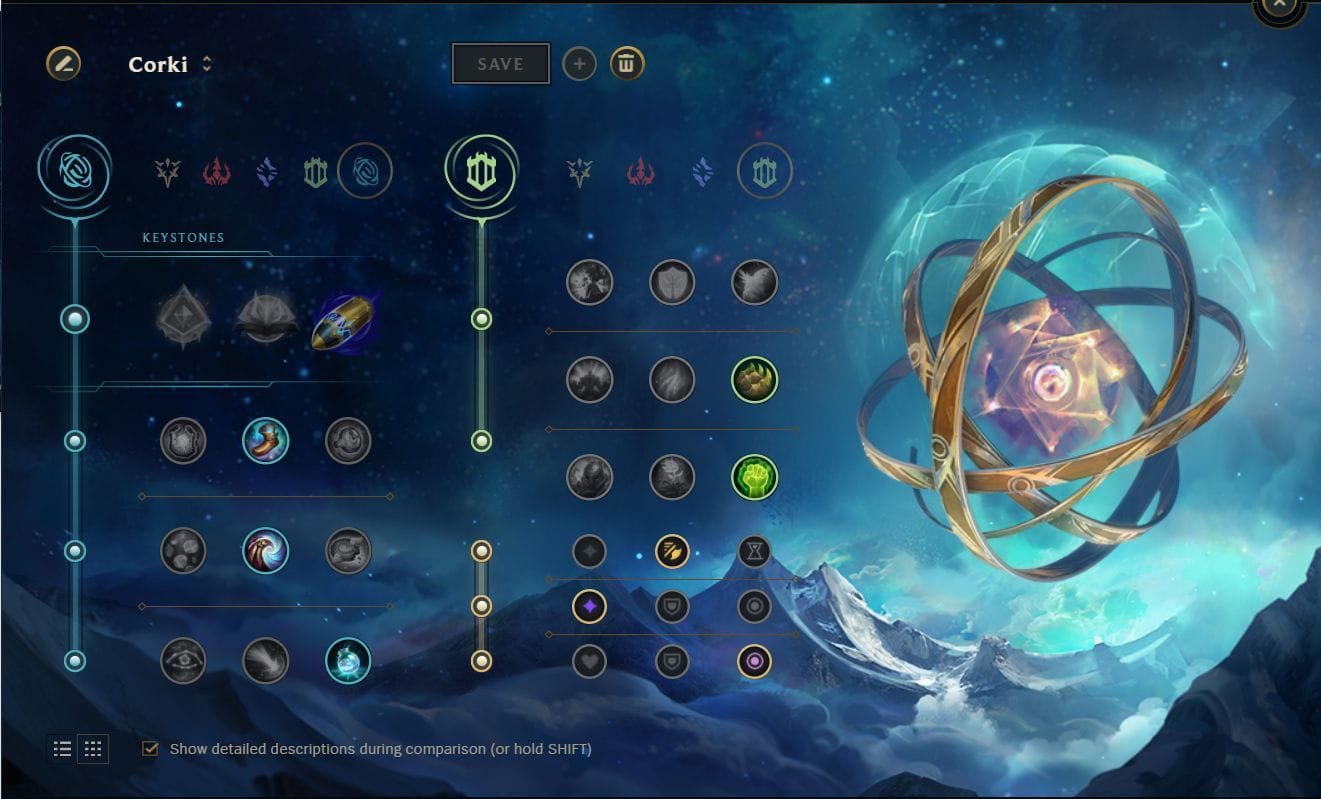
Task: Delete the current rune page with the trash icon
Action: (x=628, y=63)
